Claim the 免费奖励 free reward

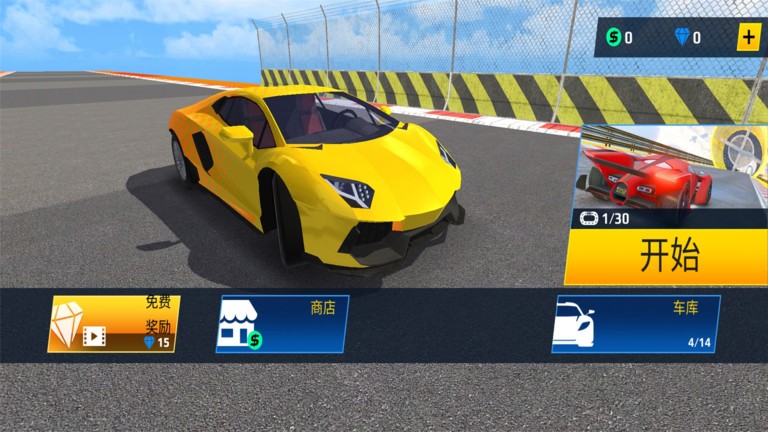click(x=114, y=324)
